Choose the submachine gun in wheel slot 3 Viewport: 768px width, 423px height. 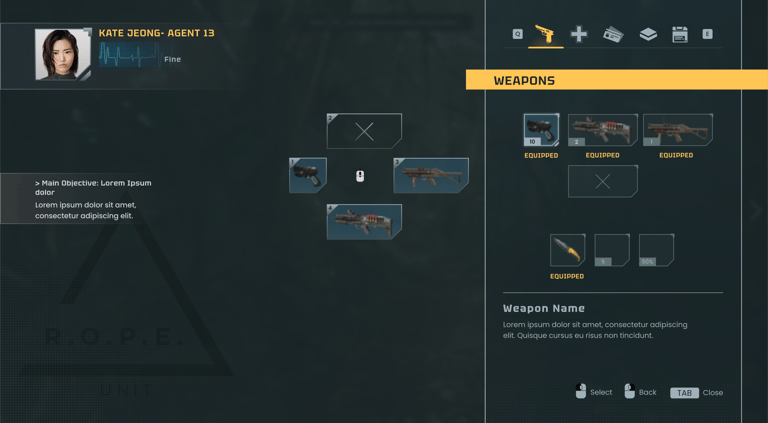pyautogui.click(x=431, y=175)
